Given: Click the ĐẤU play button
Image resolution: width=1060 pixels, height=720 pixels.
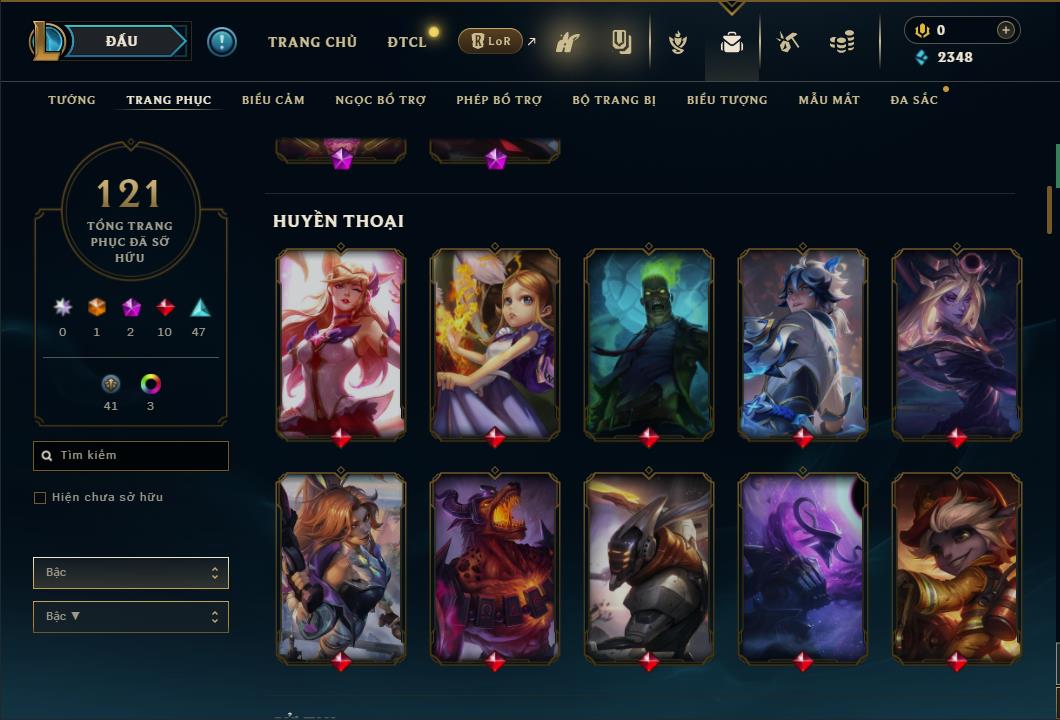Looking at the screenshot, I should pyautogui.click(x=122, y=41).
